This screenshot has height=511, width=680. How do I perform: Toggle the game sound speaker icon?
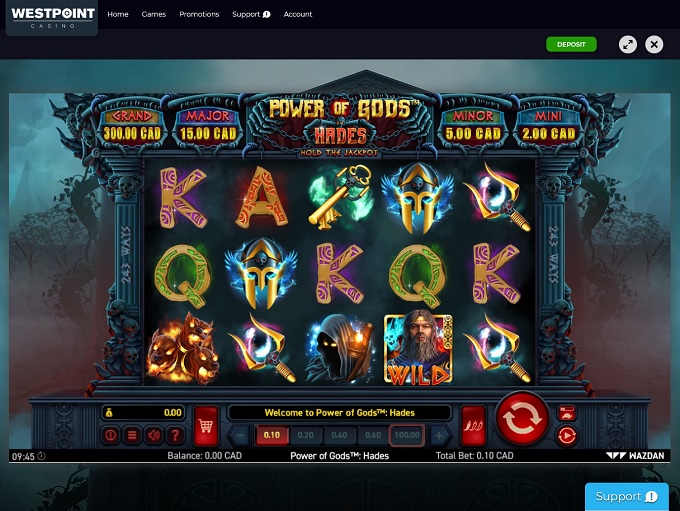point(154,435)
